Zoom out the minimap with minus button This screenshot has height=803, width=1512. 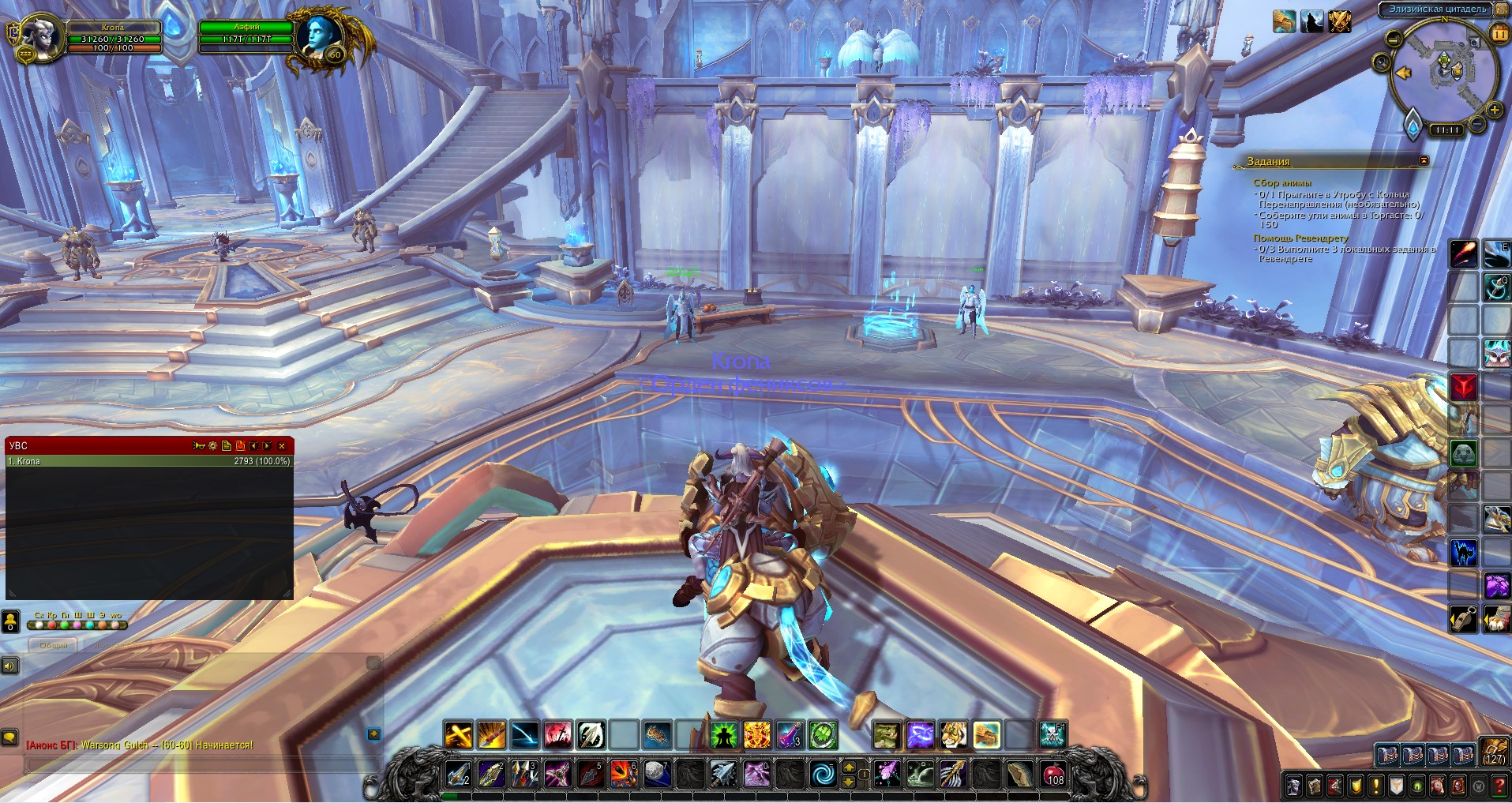click(x=1477, y=123)
